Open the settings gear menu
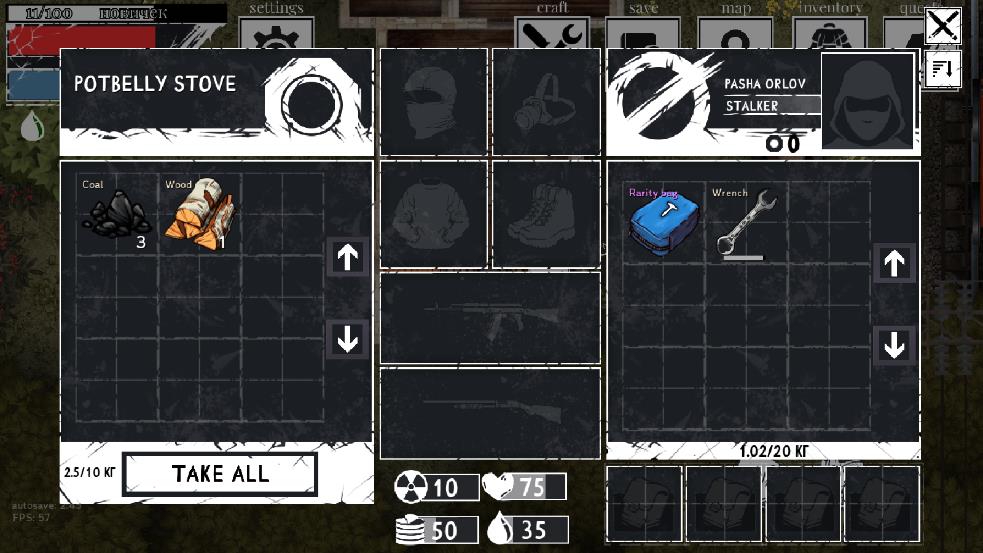The height and width of the screenshot is (553, 983). click(x=276, y=35)
